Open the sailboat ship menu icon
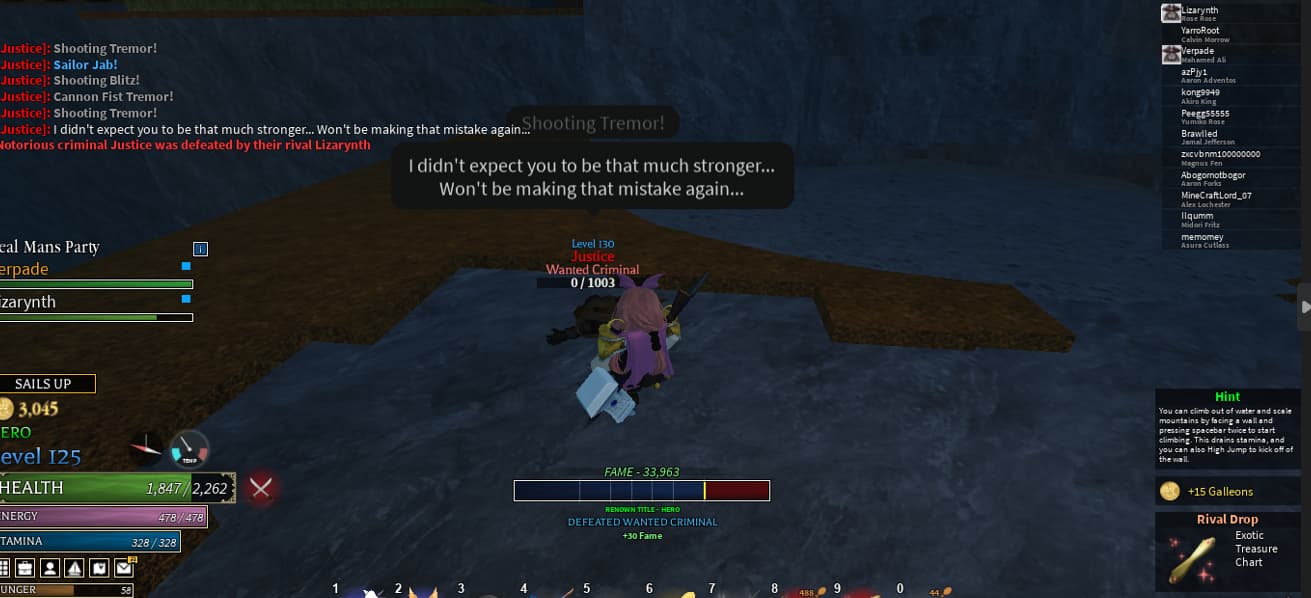Viewport: 1311px width, 598px height. pos(75,568)
